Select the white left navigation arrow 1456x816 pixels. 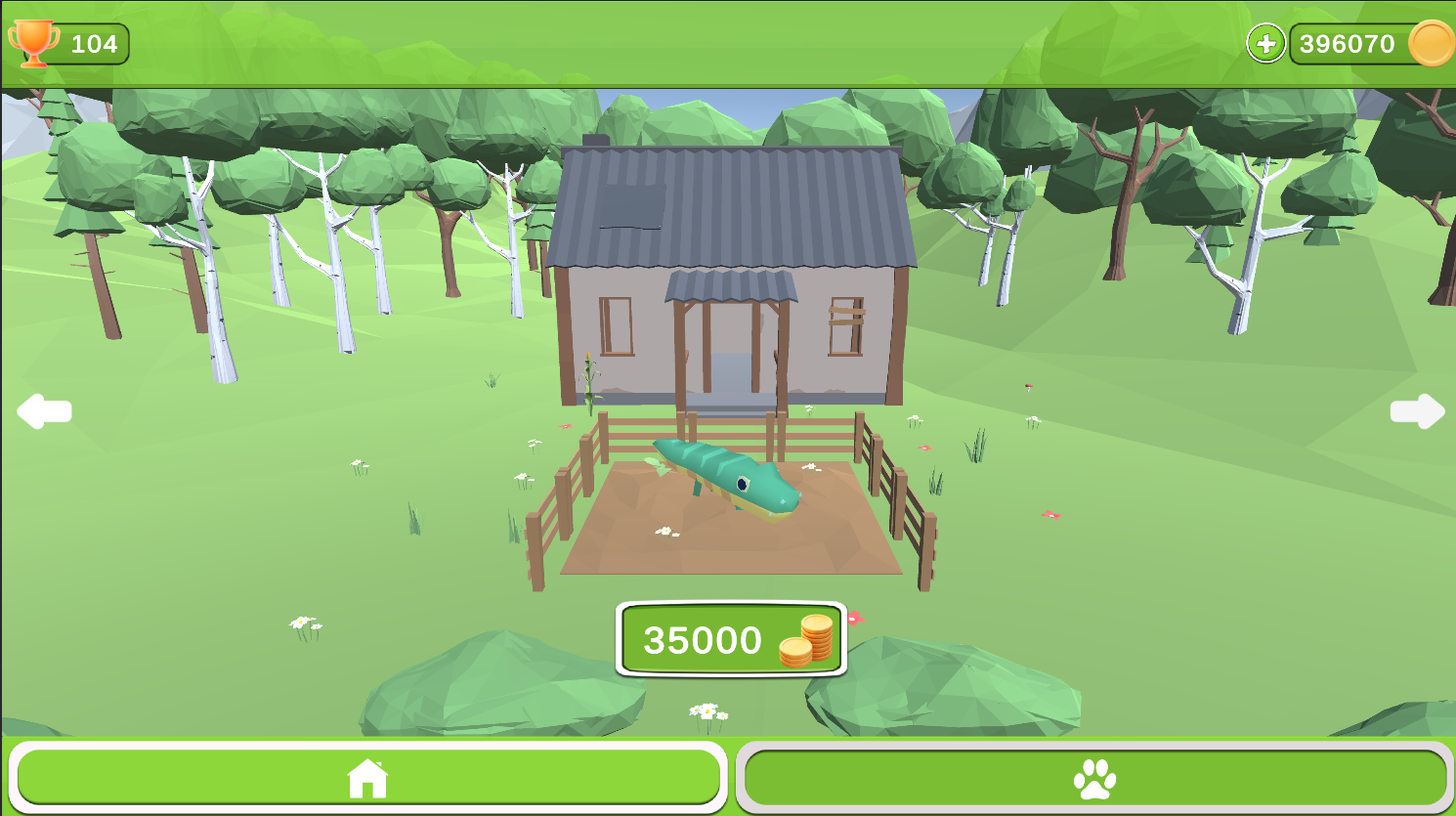coord(46,410)
